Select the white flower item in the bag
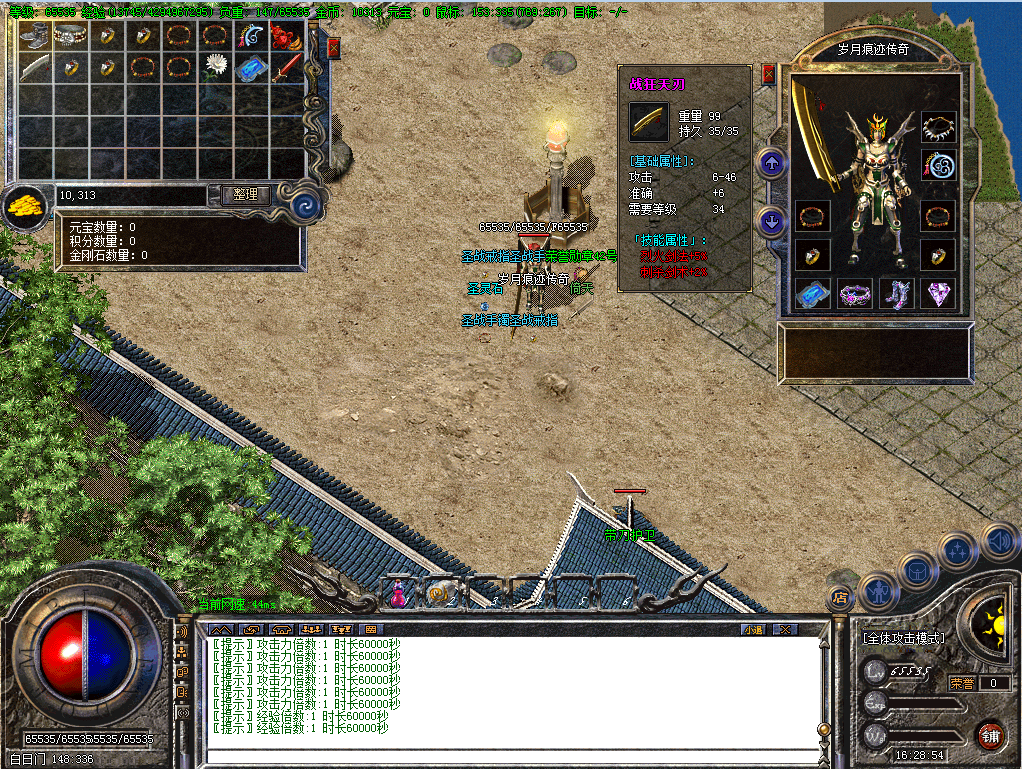The image size is (1022, 769). (214, 68)
